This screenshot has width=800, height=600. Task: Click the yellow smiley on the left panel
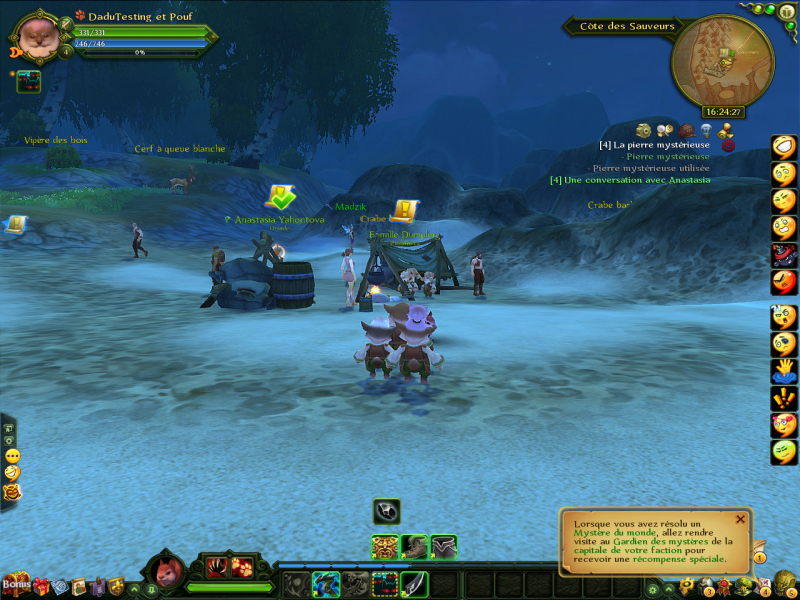(12, 455)
